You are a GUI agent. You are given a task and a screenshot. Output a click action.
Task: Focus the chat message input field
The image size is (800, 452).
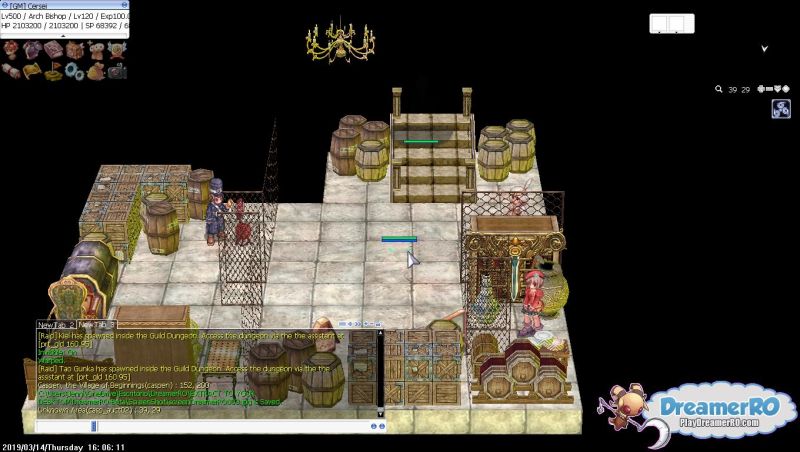(200, 426)
